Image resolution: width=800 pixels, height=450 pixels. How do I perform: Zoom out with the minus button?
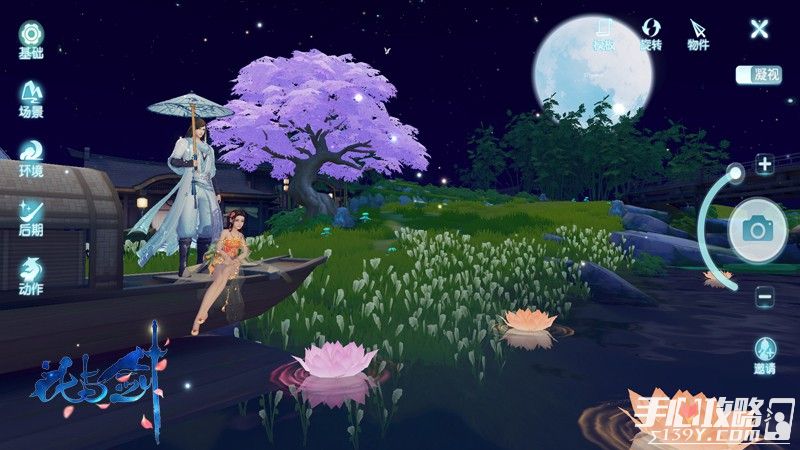(765, 296)
